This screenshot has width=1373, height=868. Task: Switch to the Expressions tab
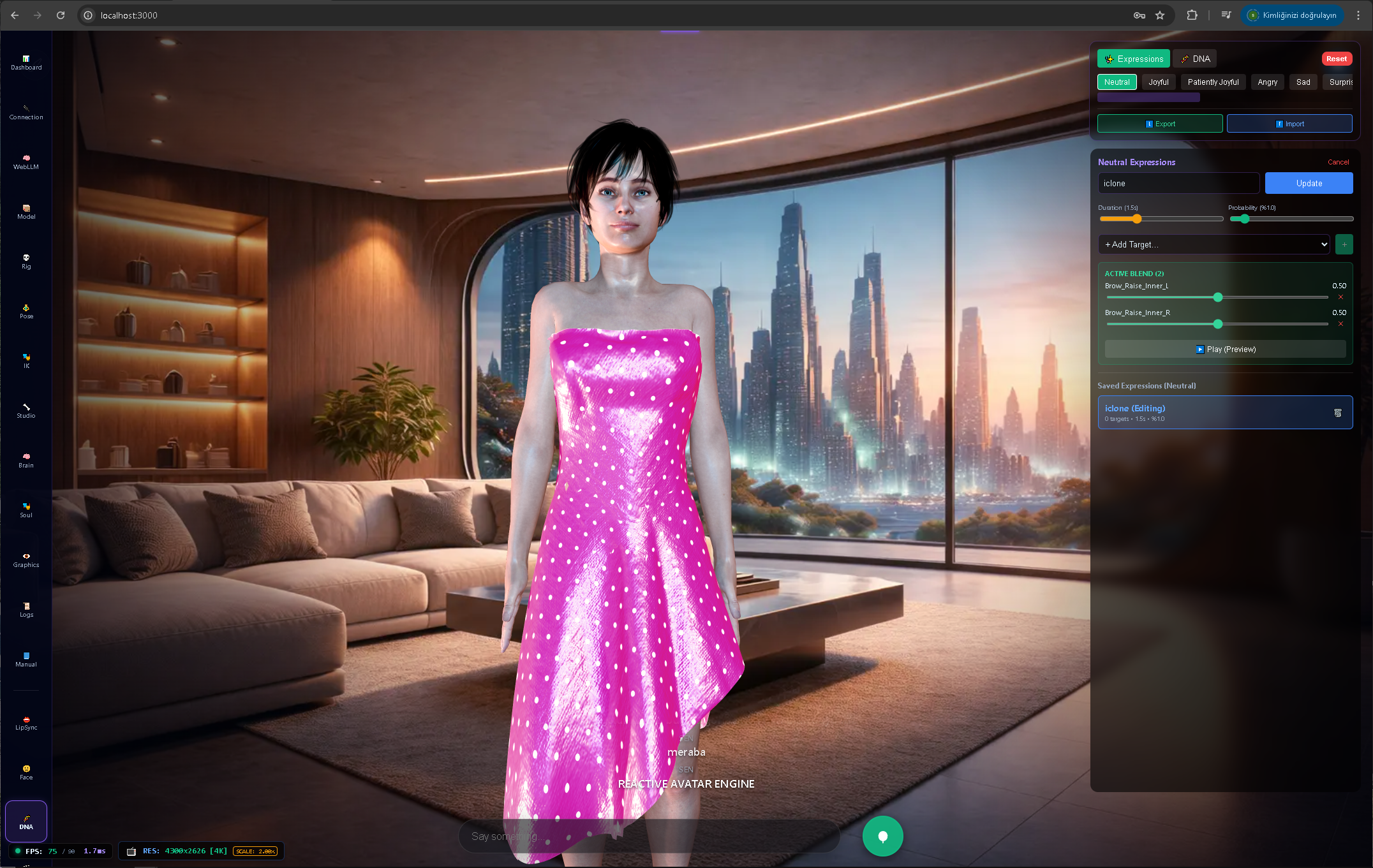[1134, 58]
